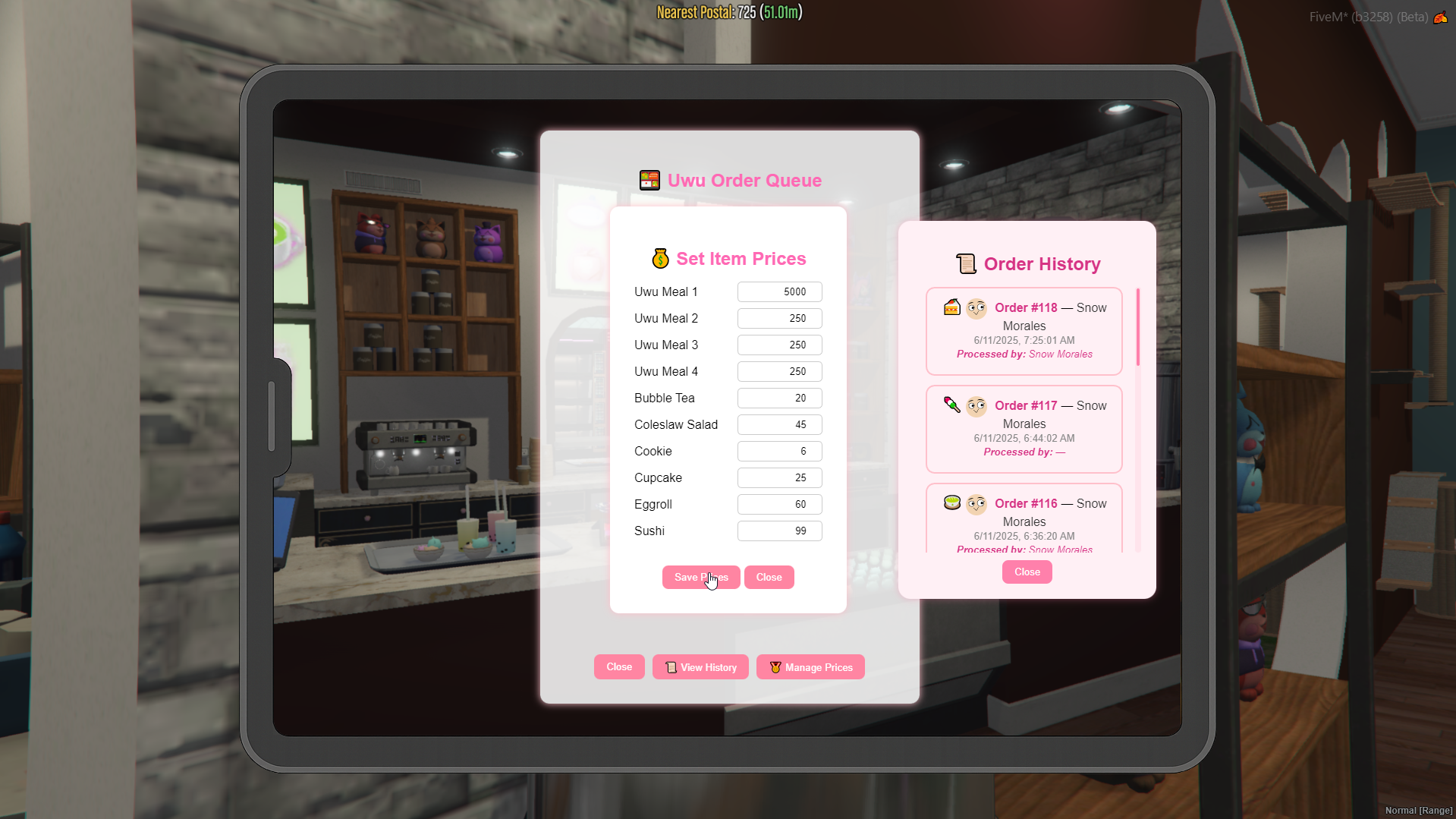The image size is (1456, 819).
Task: Select the cake icon on Order #118
Action: coord(951,307)
